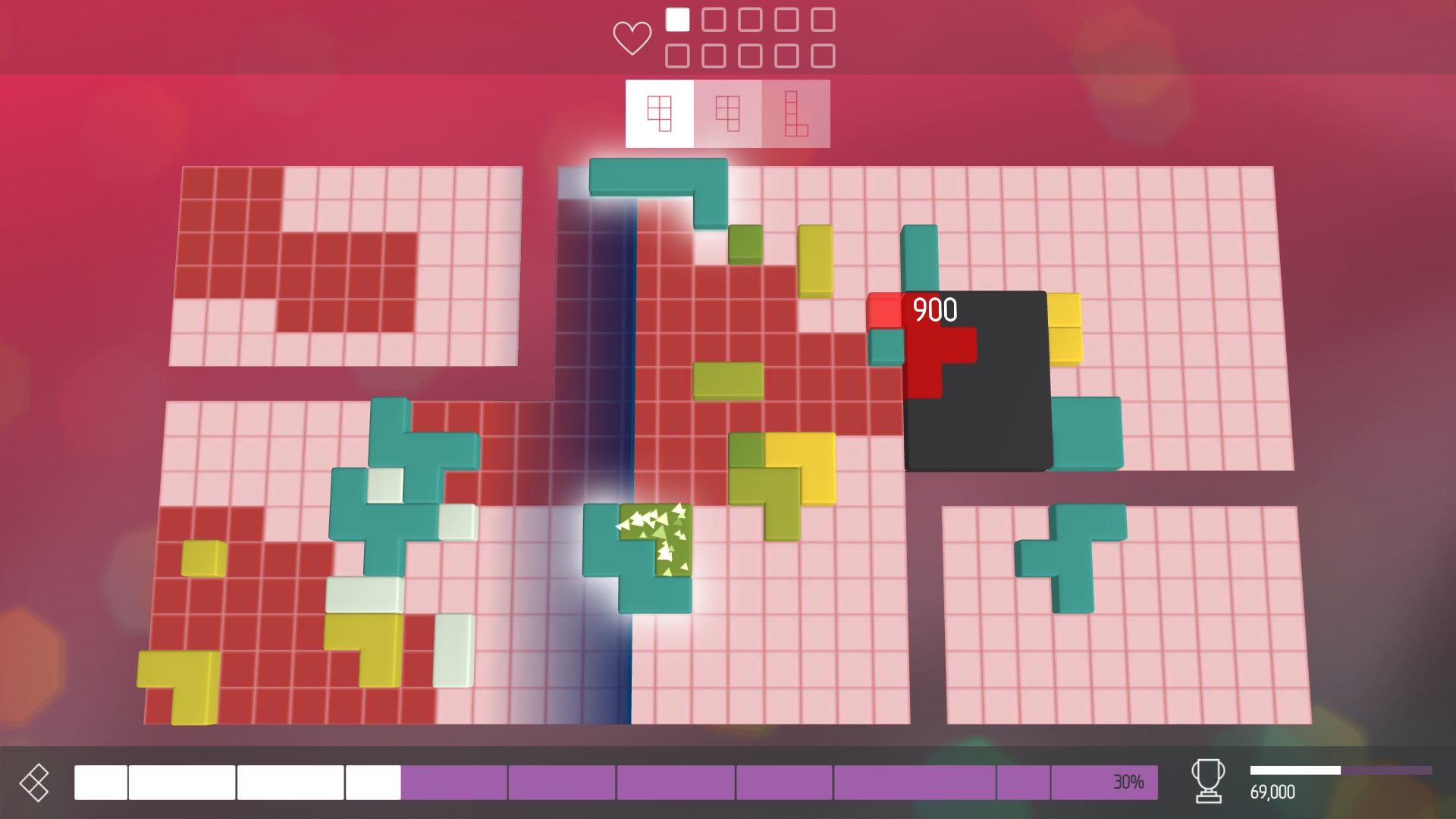Image resolution: width=1456 pixels, height=819 pixels.
Task: Click the heart lives icon
Action: point(631,36)
